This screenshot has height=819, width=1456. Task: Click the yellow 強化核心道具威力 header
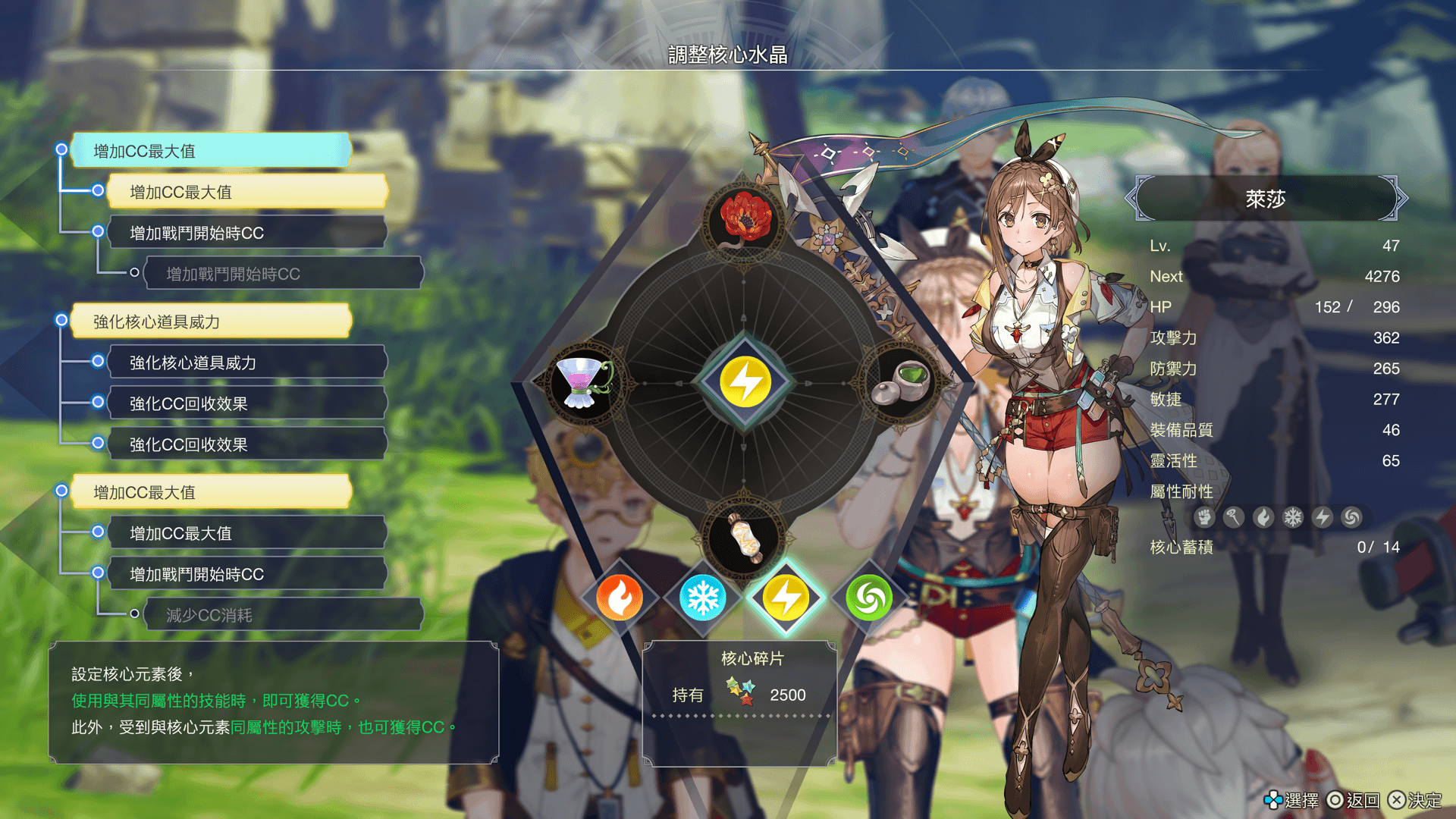(211, 322)
